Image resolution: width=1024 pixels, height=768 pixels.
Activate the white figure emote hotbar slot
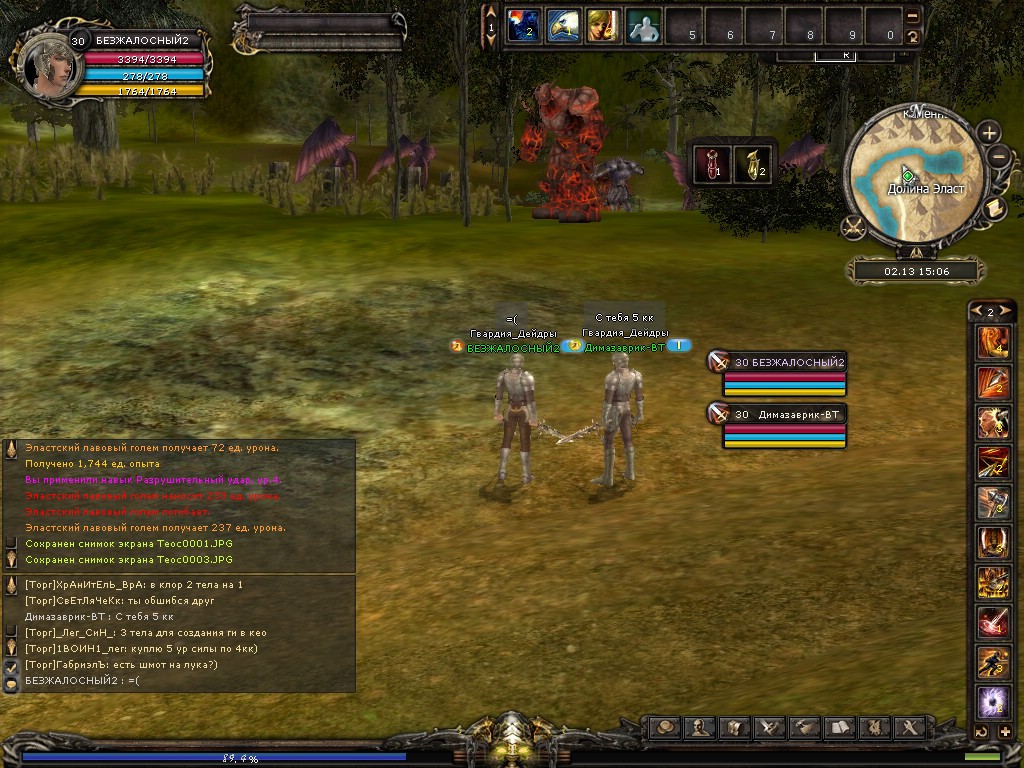(x=643, y=25)
